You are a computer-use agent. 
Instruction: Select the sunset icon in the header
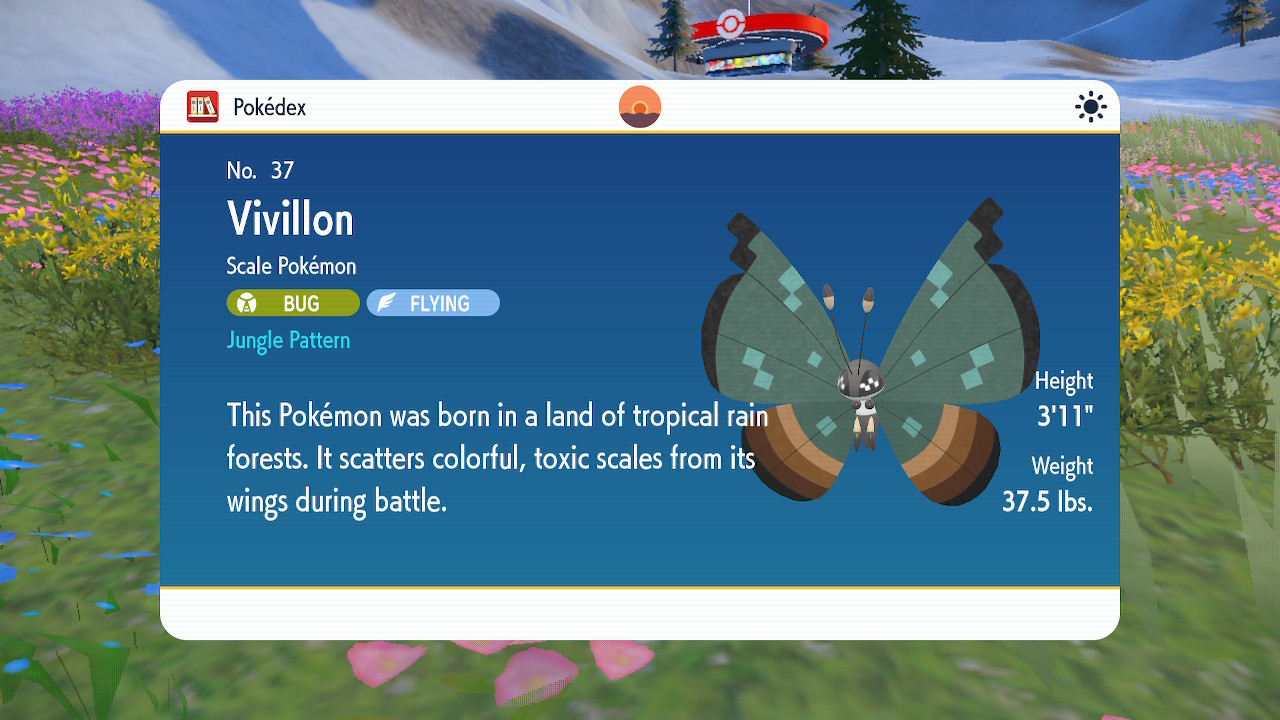click(640, 107)
